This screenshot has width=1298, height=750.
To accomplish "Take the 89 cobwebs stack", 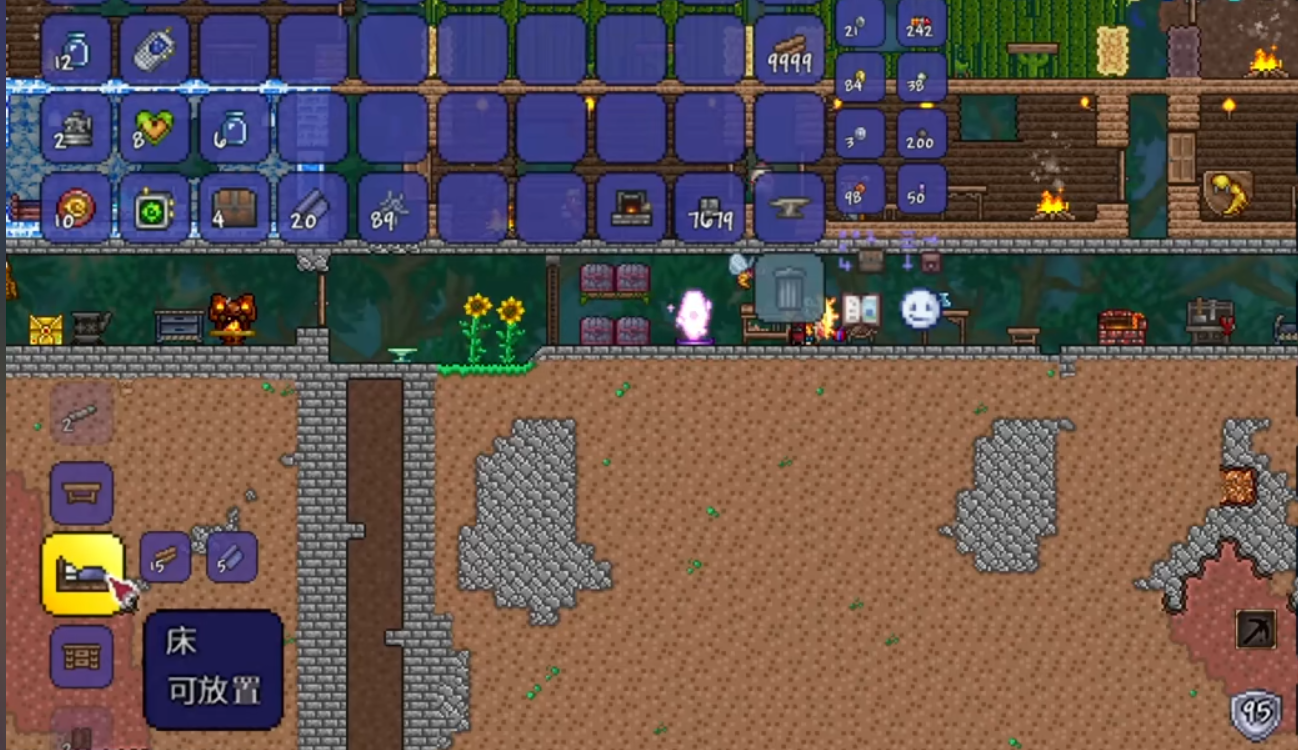I will 392,208.
